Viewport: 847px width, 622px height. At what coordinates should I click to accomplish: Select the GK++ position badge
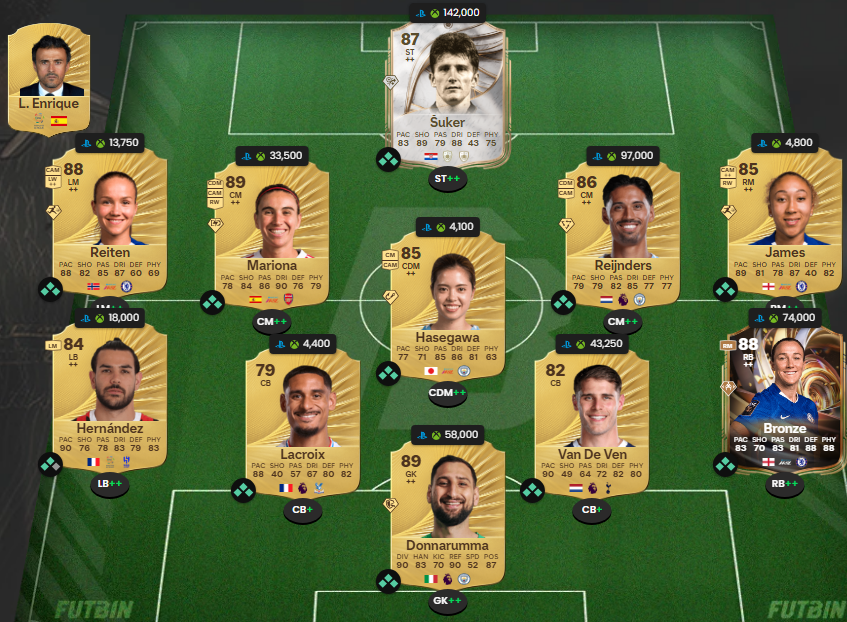(x=446, y=601)
